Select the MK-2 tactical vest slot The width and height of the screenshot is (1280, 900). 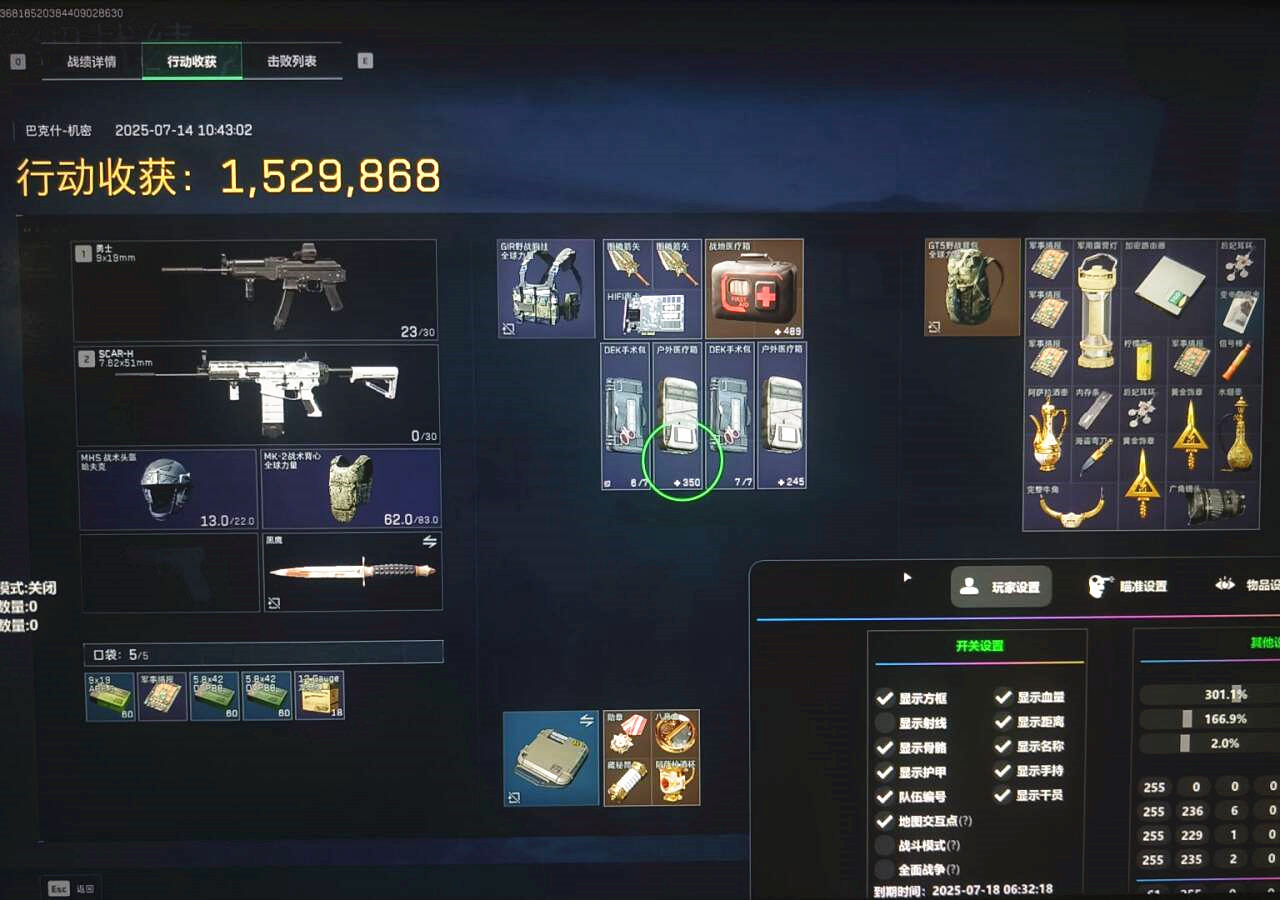click(x=350, y=489)
